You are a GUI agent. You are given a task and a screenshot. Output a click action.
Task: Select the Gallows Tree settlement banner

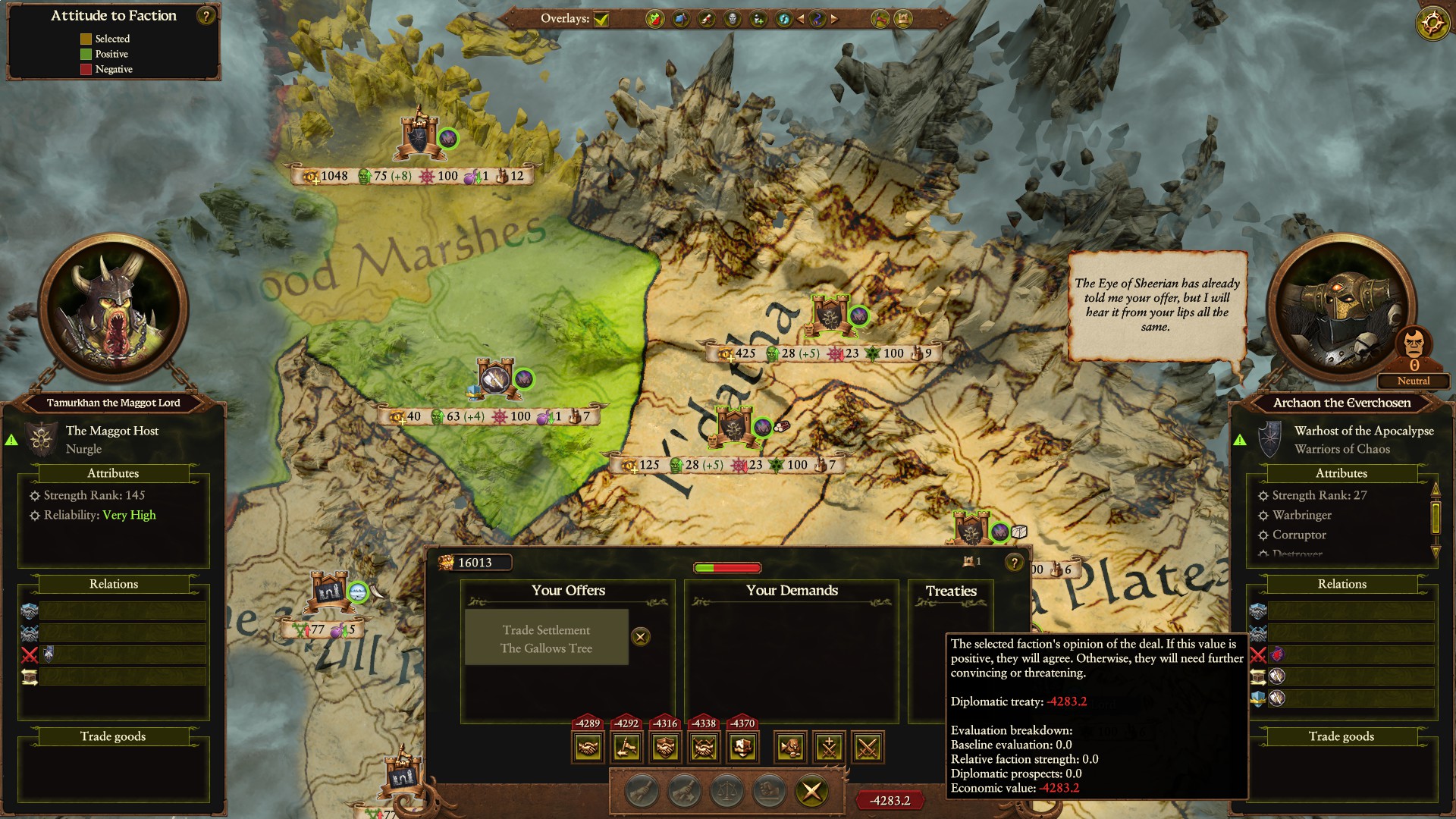(496, 378)
